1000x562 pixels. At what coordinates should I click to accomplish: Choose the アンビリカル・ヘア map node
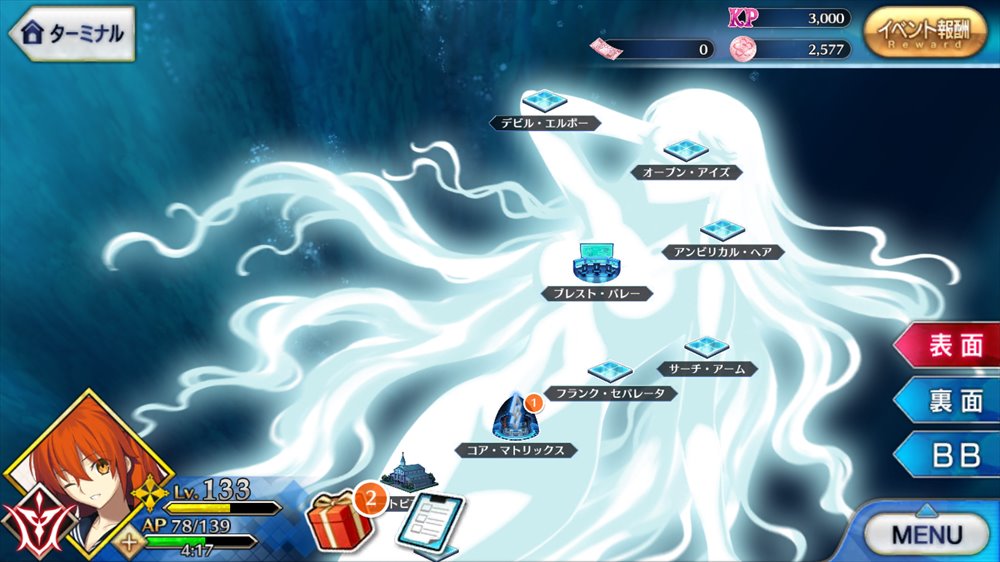pyautogui.click(x=722, y=232)
